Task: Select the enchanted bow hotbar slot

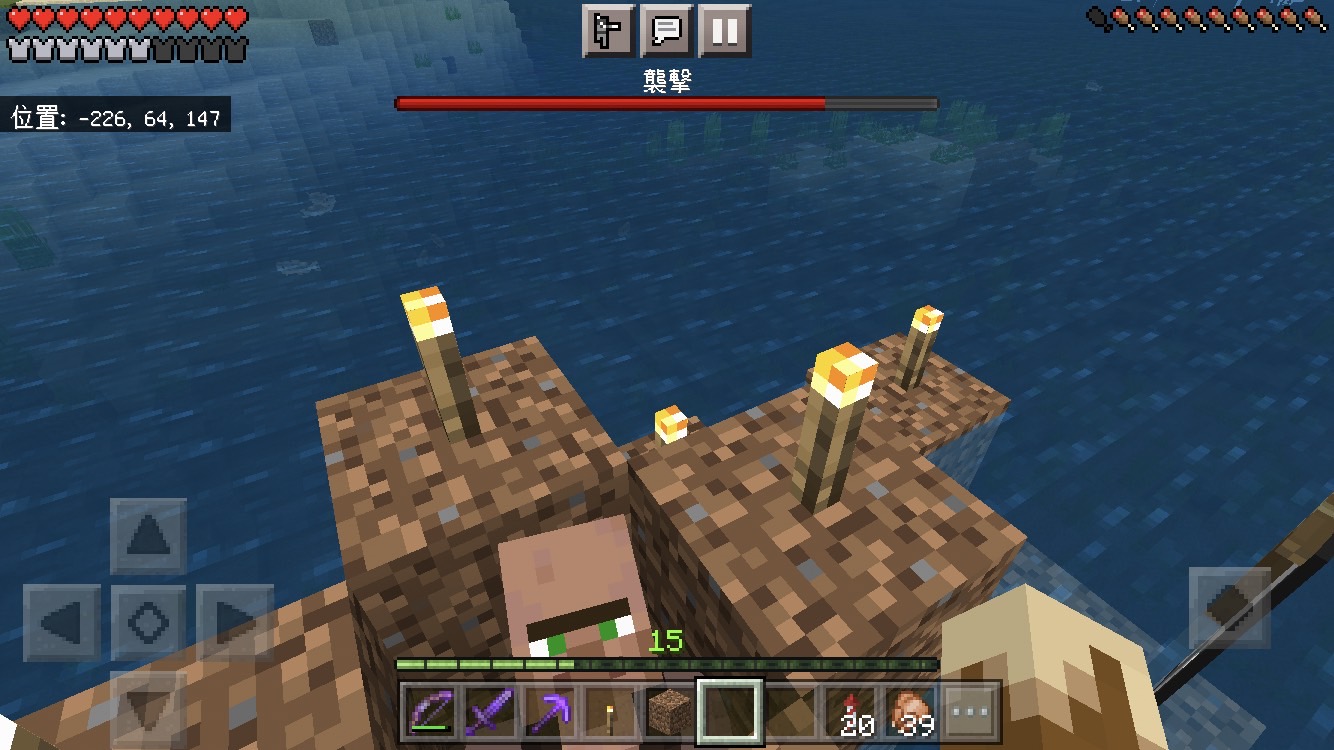Action: pyautogui.click(x=431, y=712)
